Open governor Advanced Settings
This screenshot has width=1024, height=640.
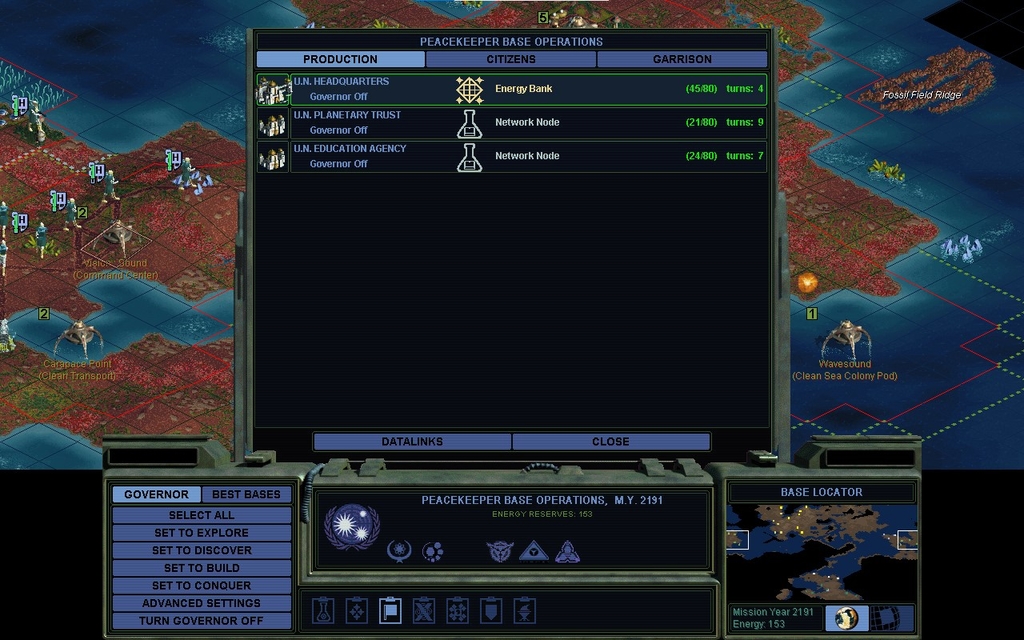click(201, 603)
